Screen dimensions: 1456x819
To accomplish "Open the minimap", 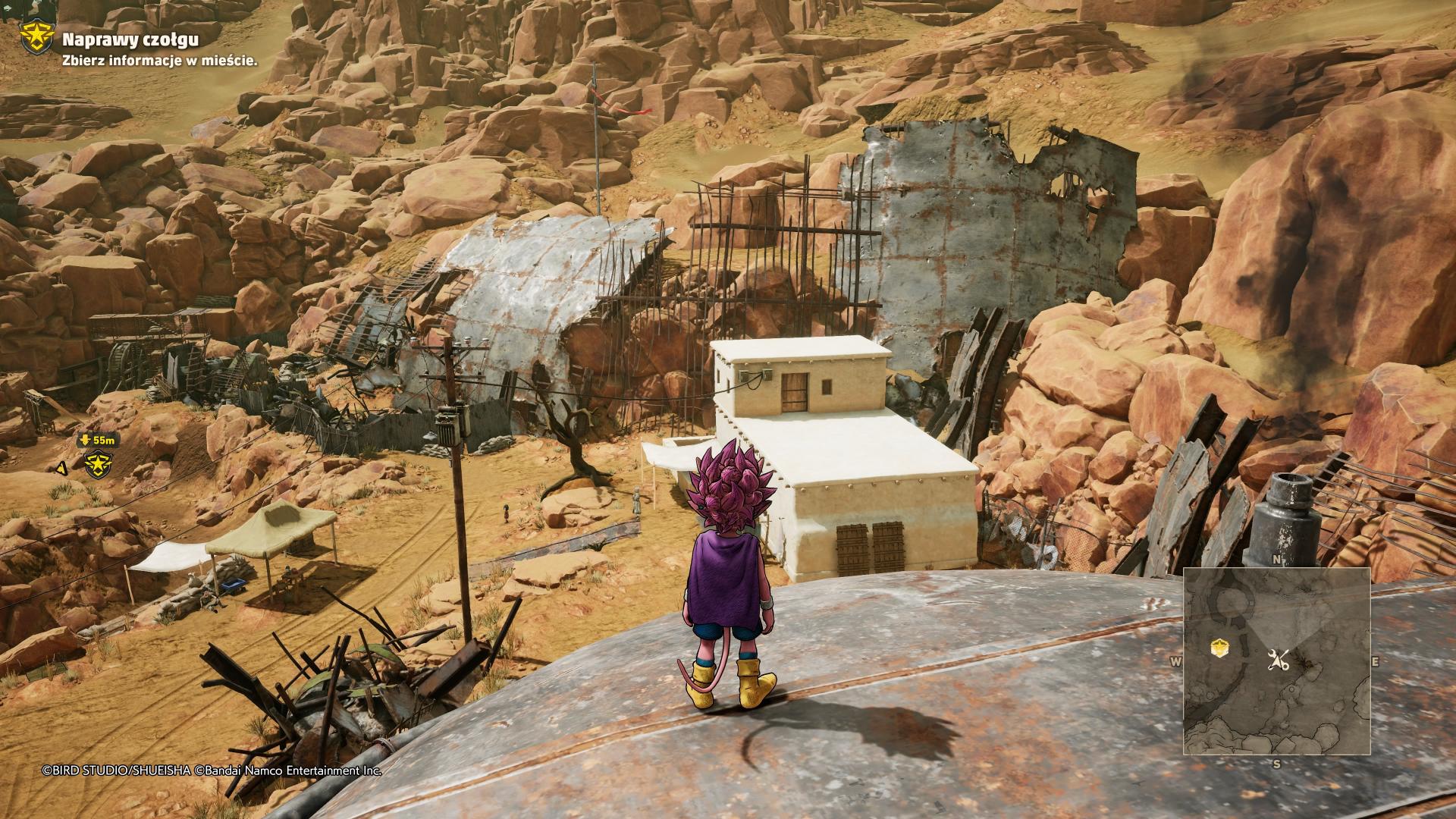I will pos(1277,661).
